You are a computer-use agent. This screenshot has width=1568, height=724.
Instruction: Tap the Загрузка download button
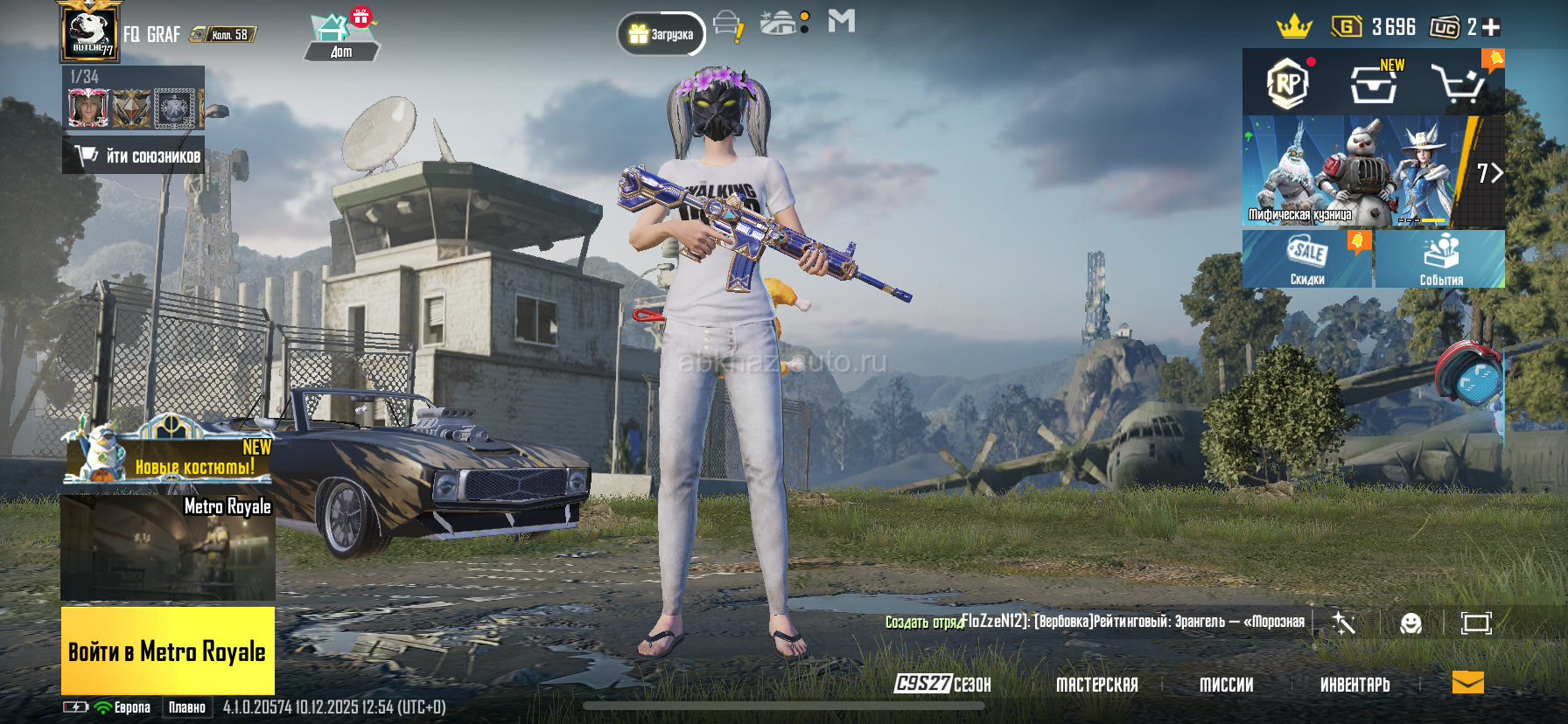coord(661,34)
